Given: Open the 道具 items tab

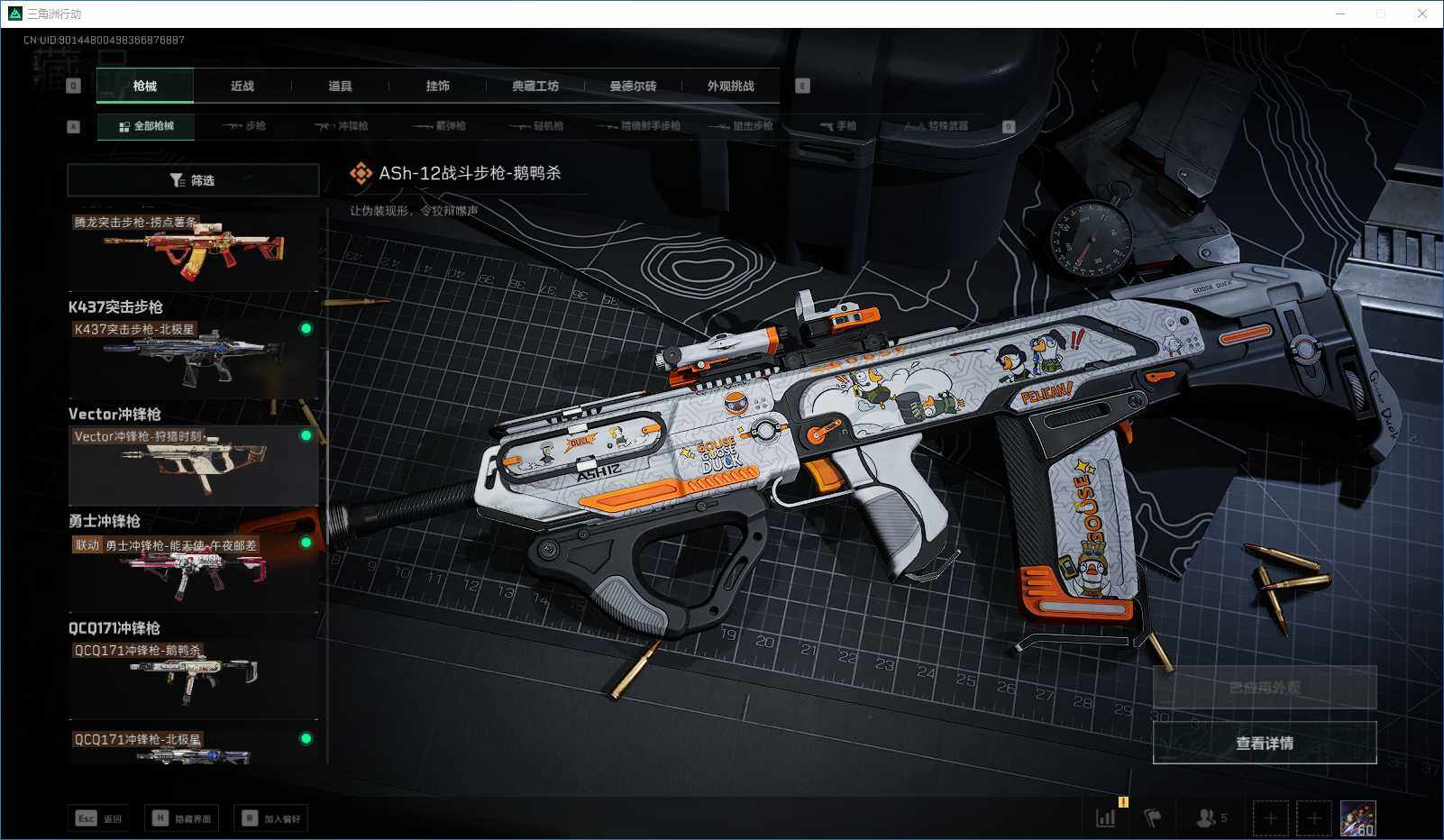Looking at the screenshot, I should coord(340,87).
